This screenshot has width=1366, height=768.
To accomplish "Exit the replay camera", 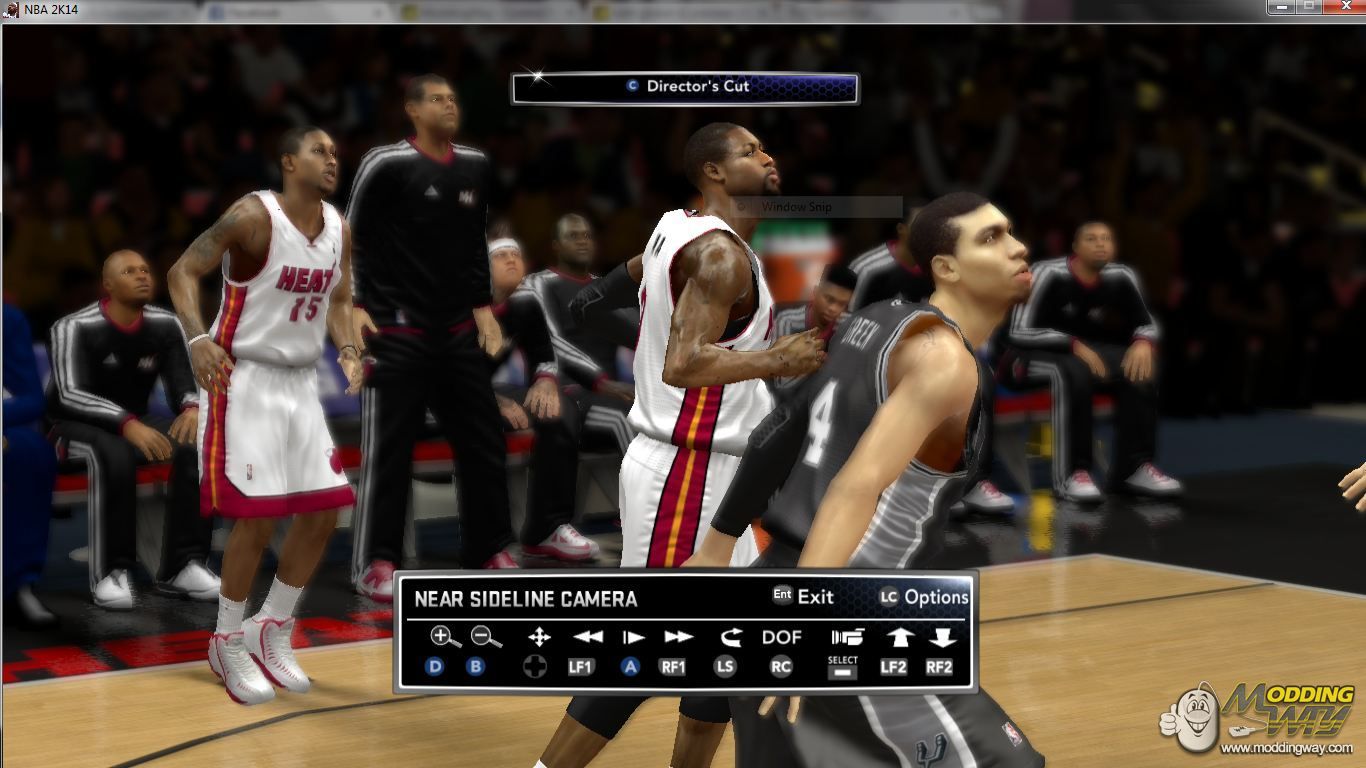I will coord(803,597).
